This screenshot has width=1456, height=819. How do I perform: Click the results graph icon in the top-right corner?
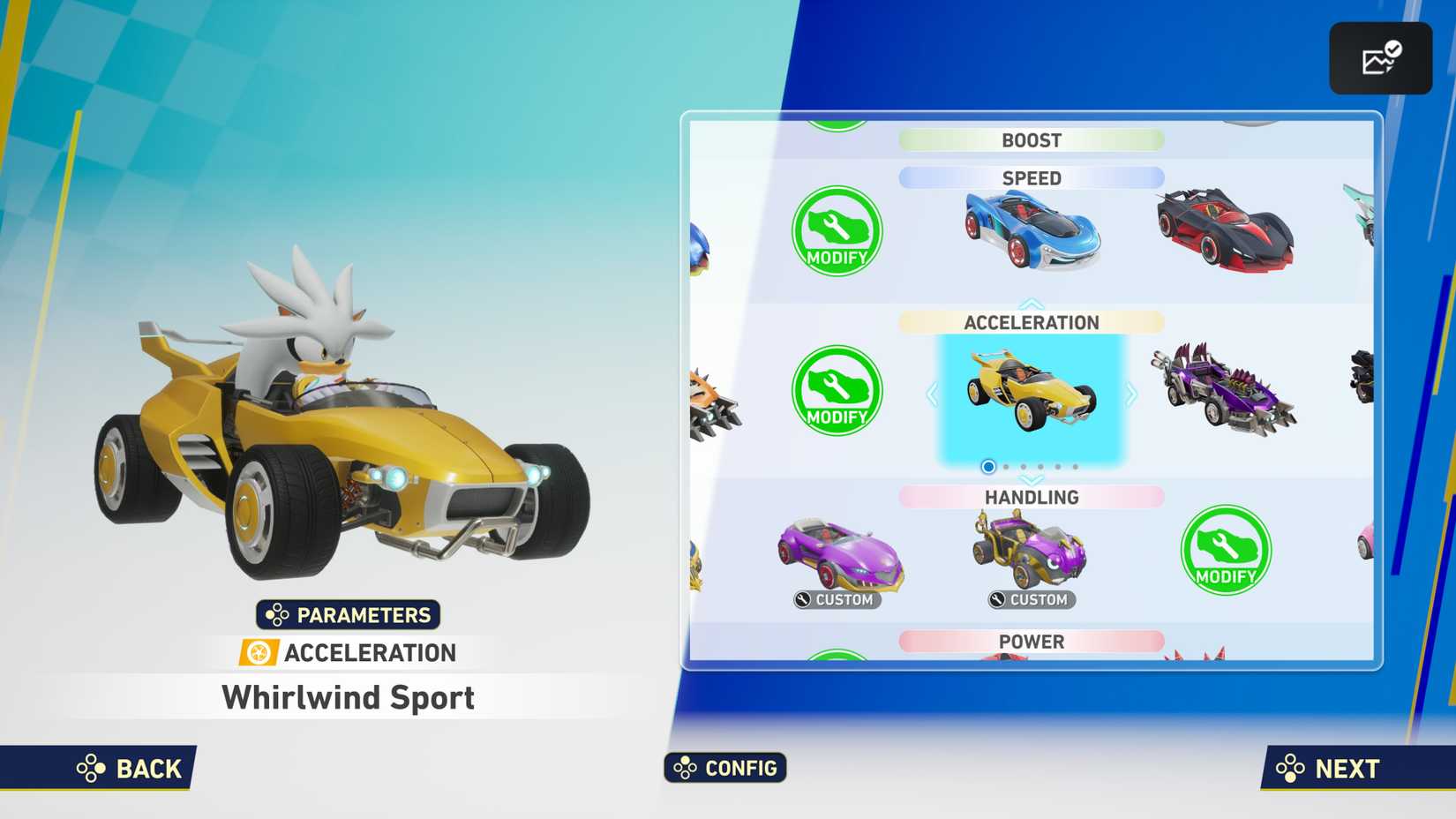(1380, 57)
